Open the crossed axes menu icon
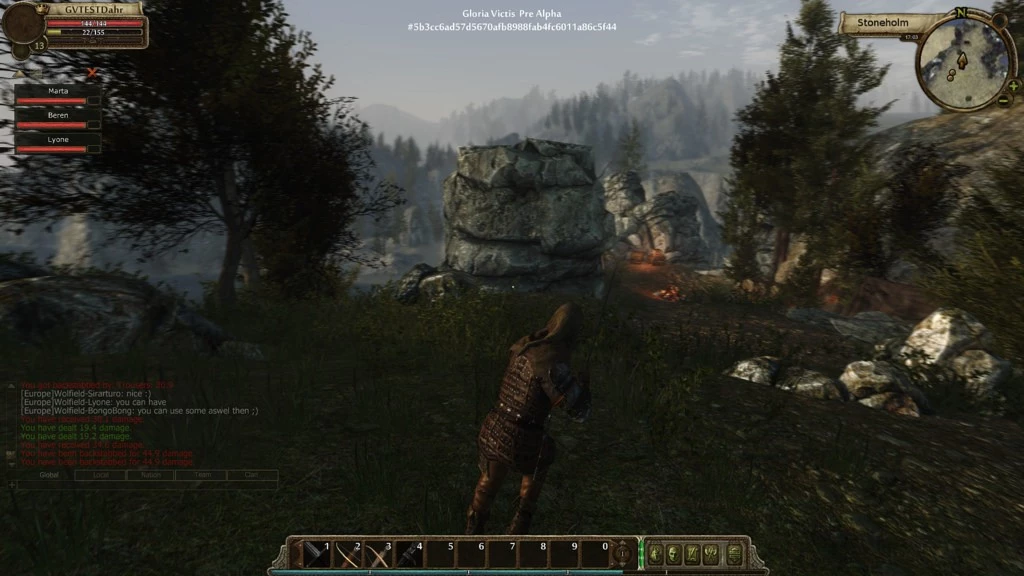1024x576 pixels. pos(712,553)
